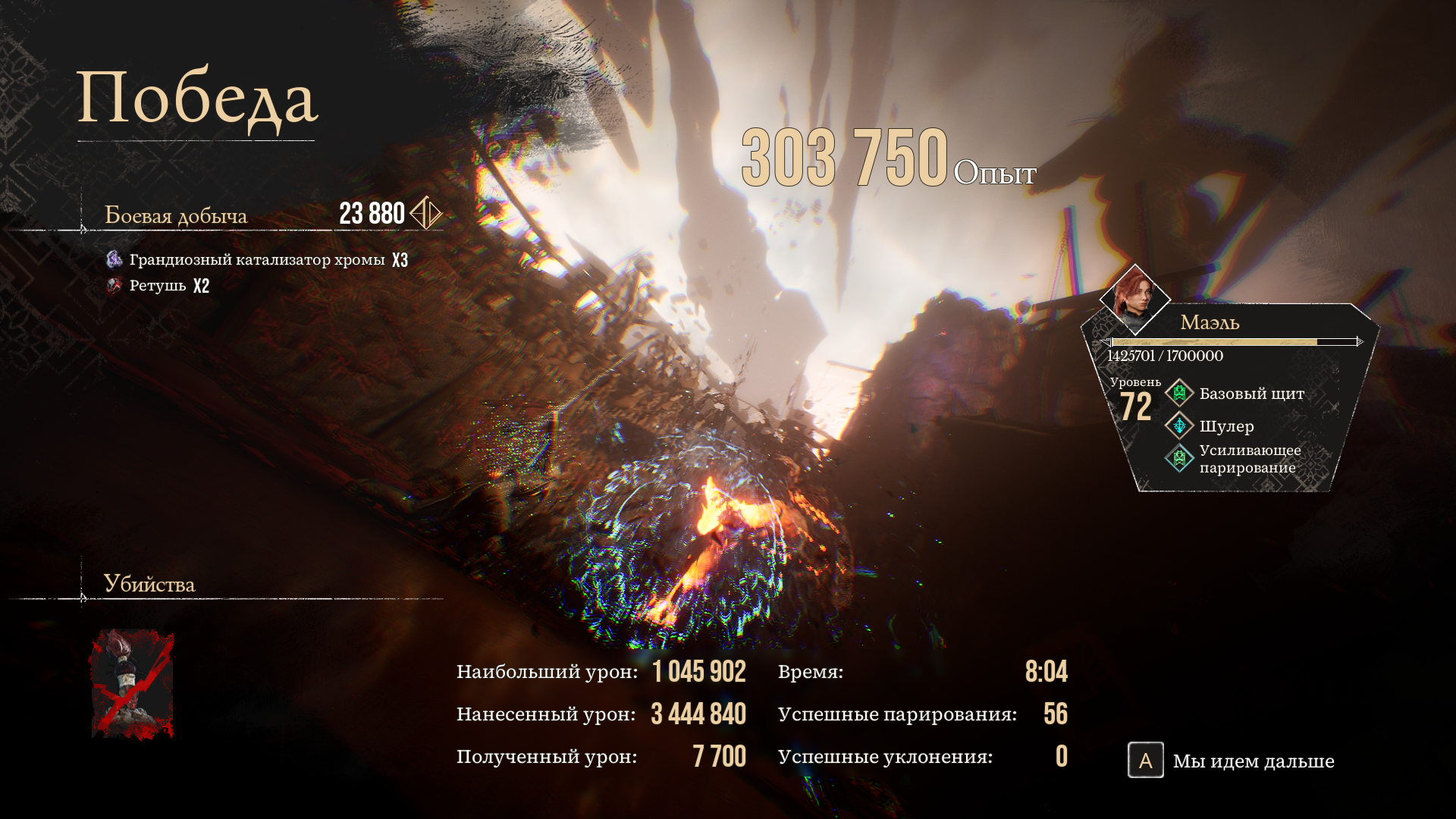The image size is (1456, 819).
Task: Toggle the Убийства section header
Action: [149, 585]
